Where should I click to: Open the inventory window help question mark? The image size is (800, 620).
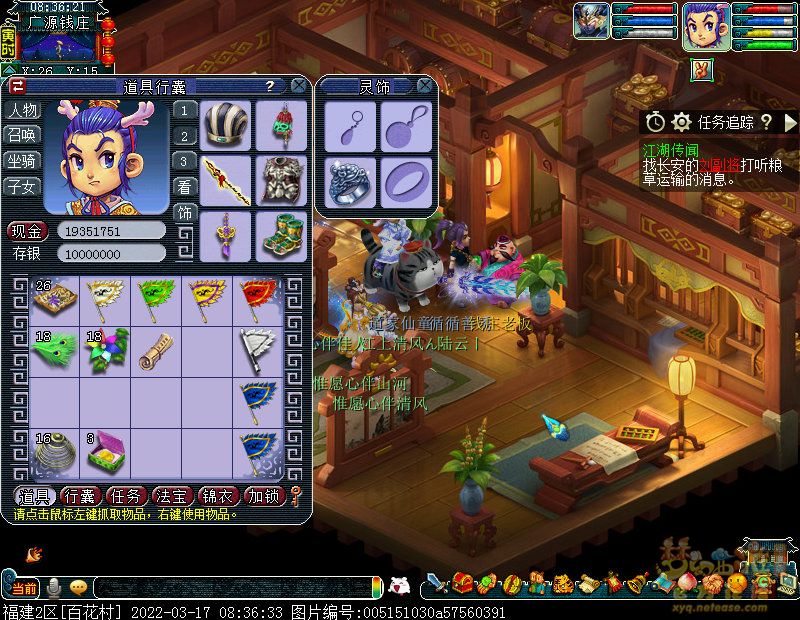(x=270, y=87)
